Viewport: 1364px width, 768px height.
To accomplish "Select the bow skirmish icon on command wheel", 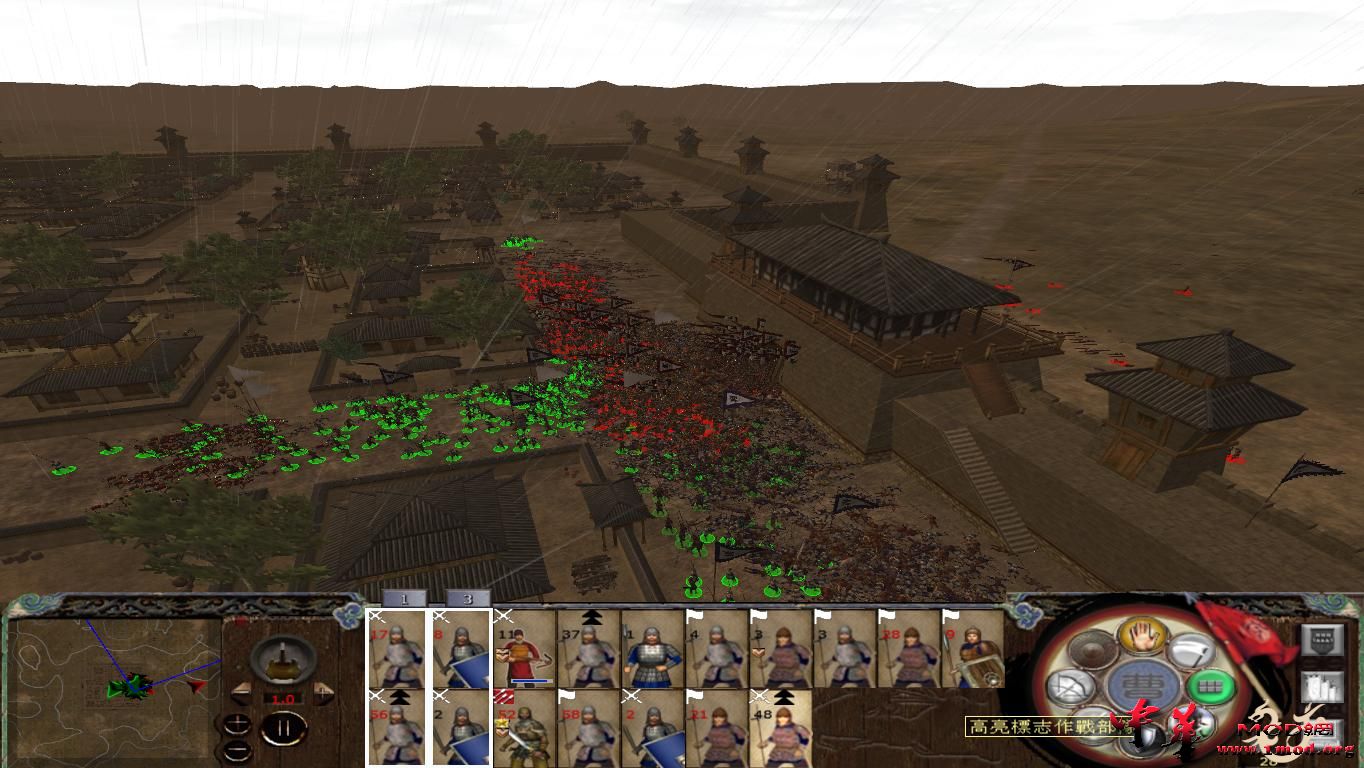I will coord(1072,685).
